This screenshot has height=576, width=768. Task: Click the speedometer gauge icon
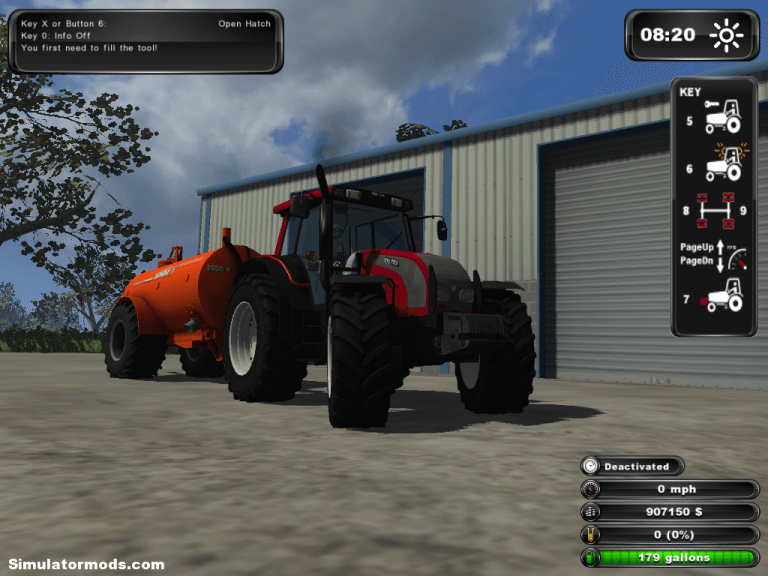[590, 489]
